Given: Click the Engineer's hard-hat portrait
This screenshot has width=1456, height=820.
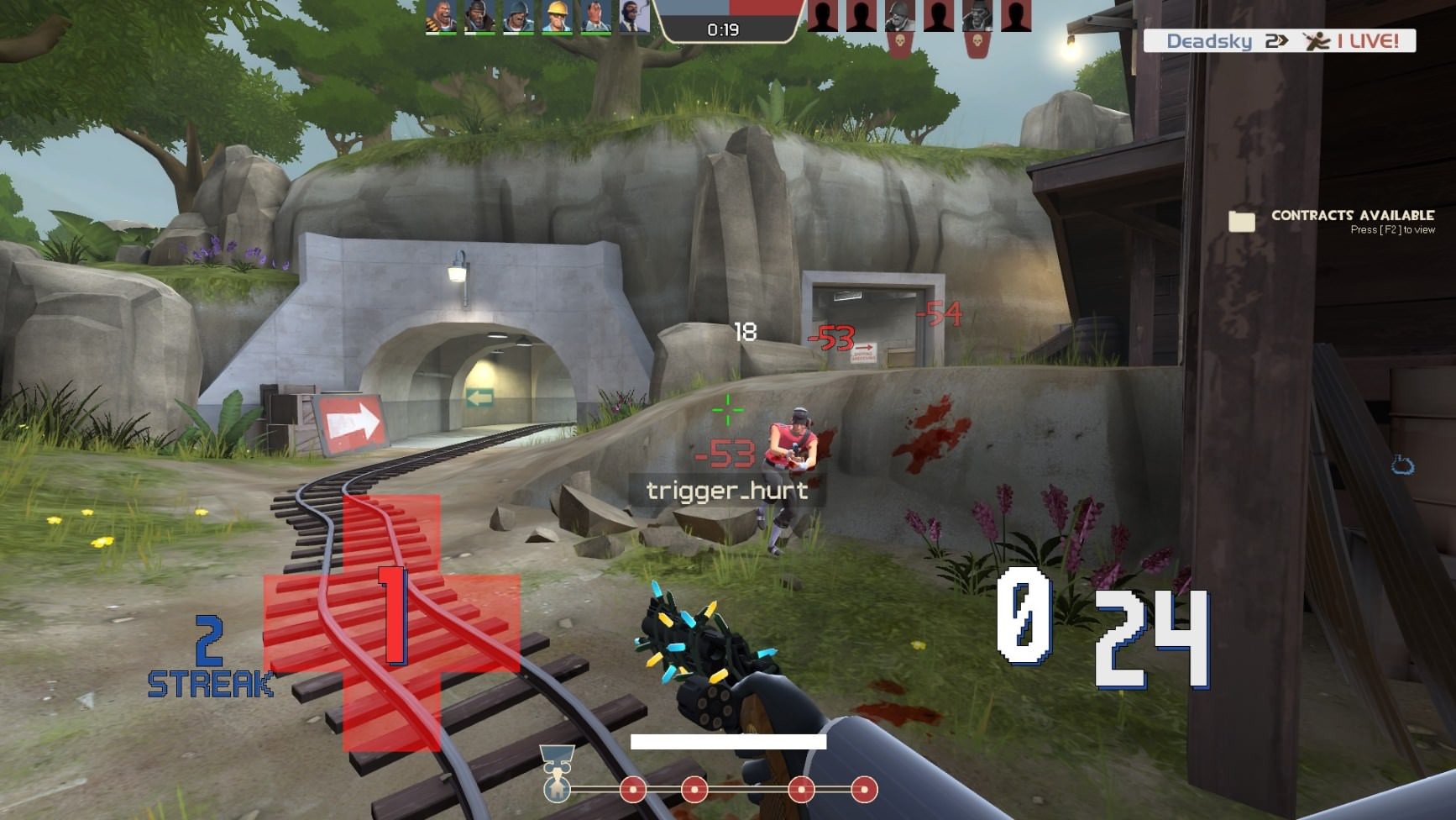Looking at the screenshot, I should 557,14.
